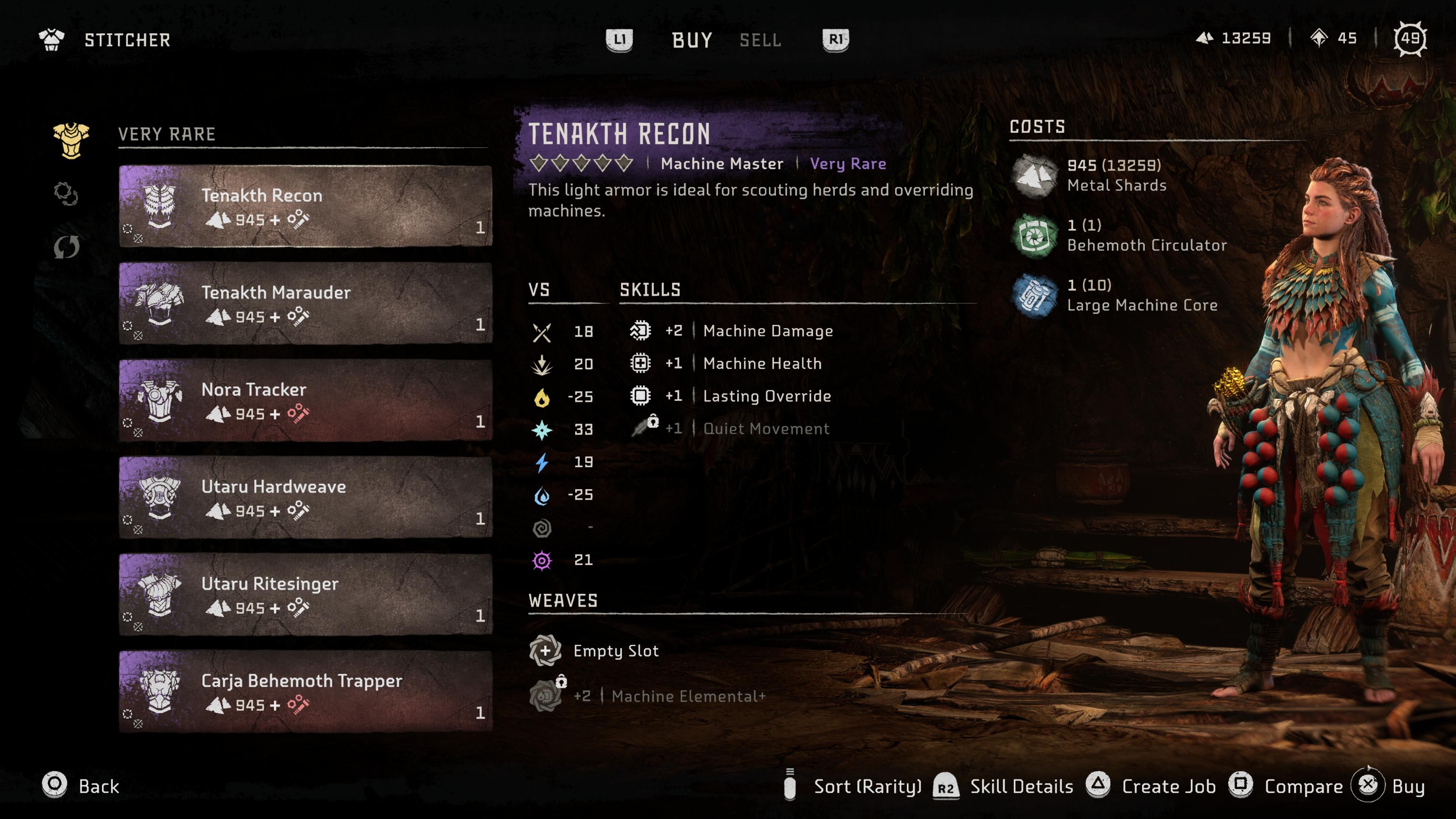The width and height of the screenshot is (1456, 819).
Task: Choose the Tenakth Marauder outfit
Action: click(305, 303)
